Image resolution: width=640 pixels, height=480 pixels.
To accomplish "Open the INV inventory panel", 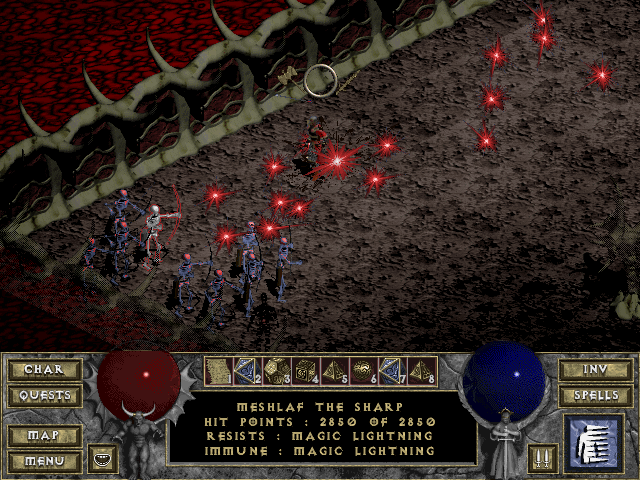I will pos(594,370).
